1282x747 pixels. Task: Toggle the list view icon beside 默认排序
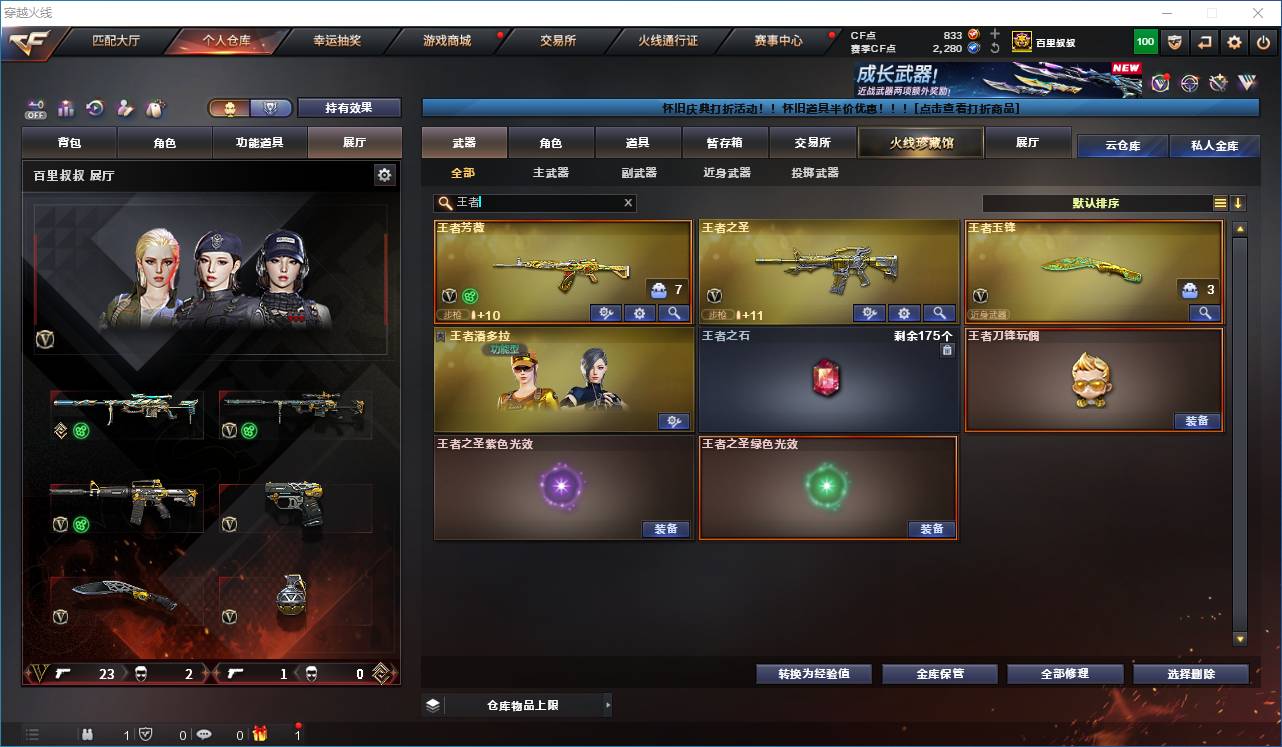pos(1221,203)
